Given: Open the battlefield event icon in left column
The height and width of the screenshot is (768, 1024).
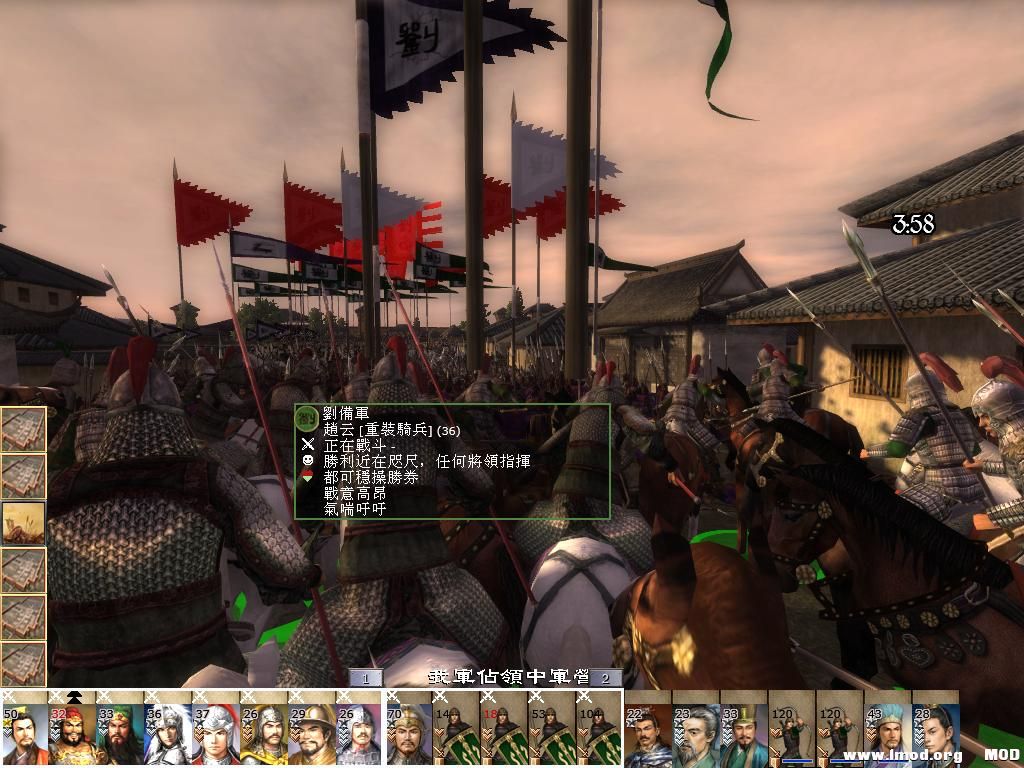Looking at the screenshot, I should coord(24,522).
